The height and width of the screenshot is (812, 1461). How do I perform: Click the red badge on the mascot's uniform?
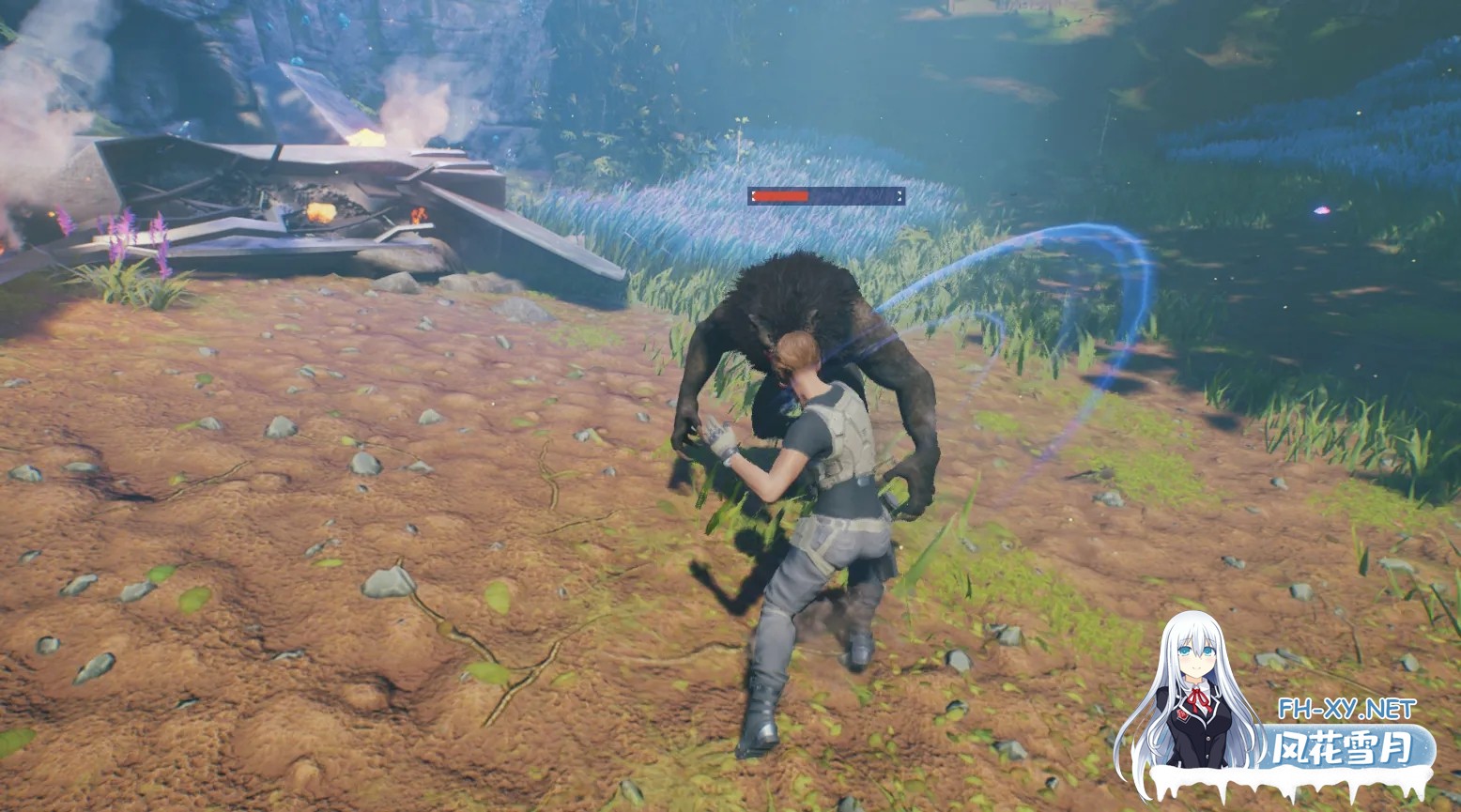[x=1181, y=715]
